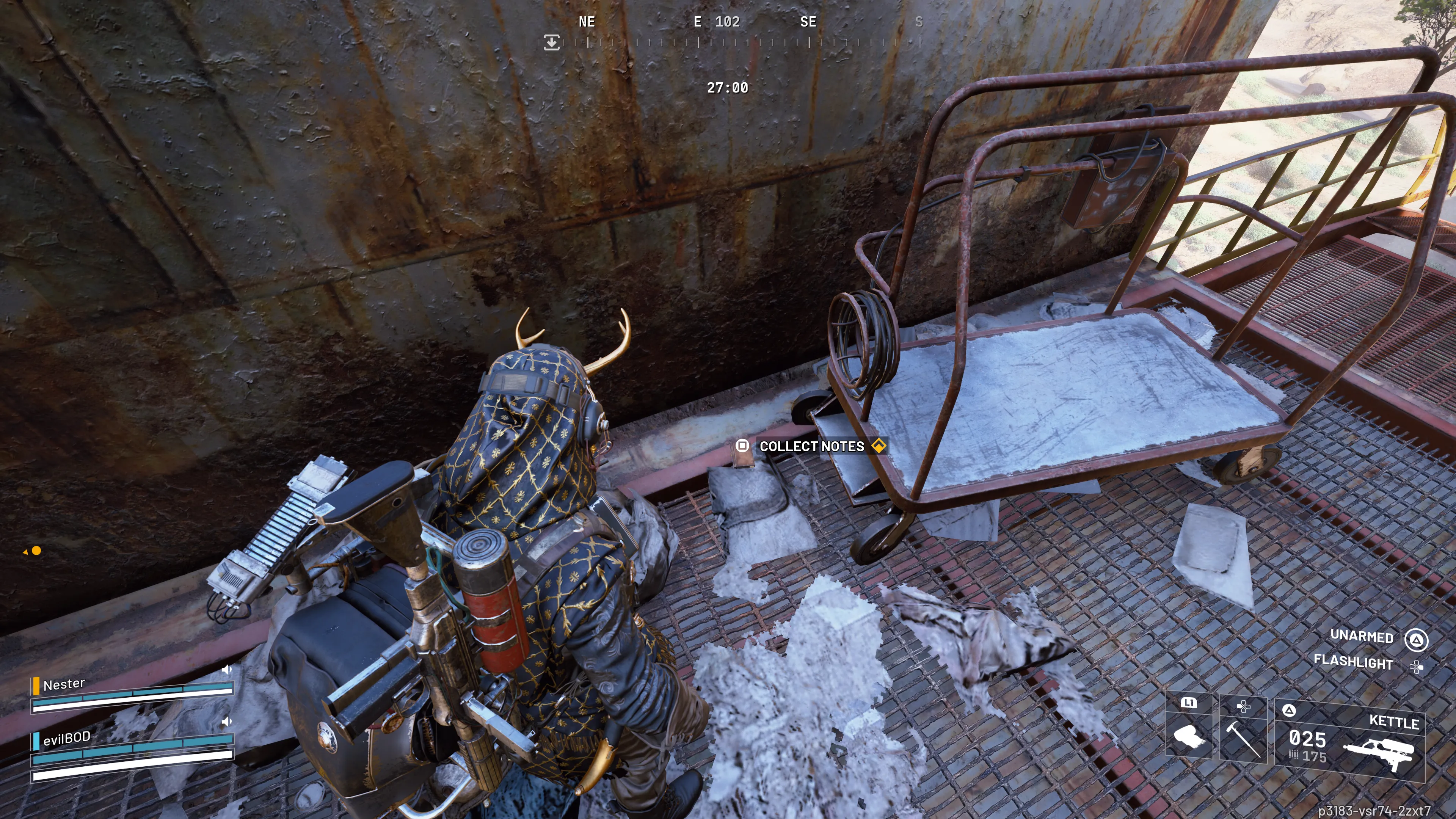This screenshot has width=1456, height=819.
Task: Click the orange ping marker dot
Action: coord(36,551)
